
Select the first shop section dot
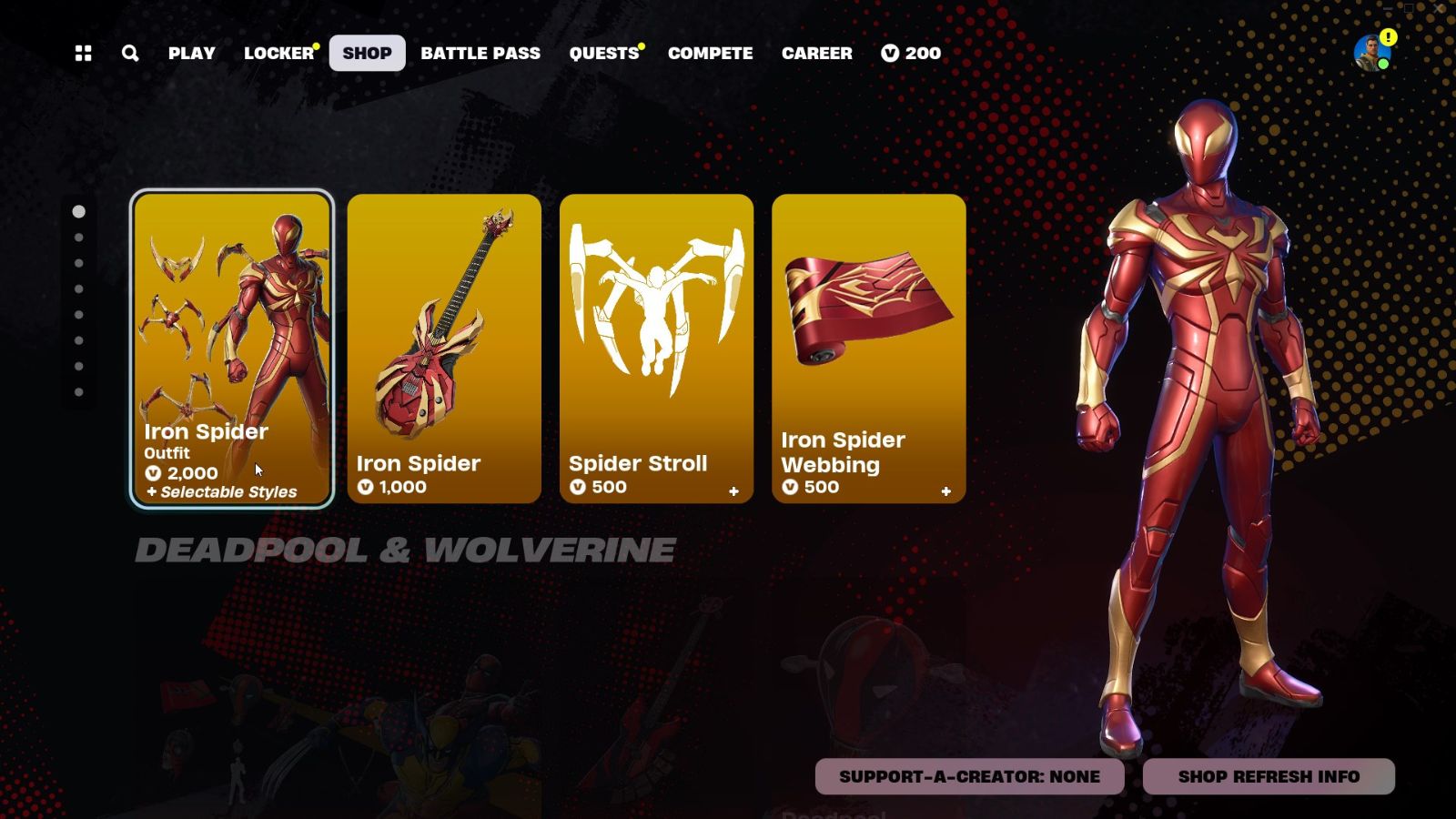77,210
